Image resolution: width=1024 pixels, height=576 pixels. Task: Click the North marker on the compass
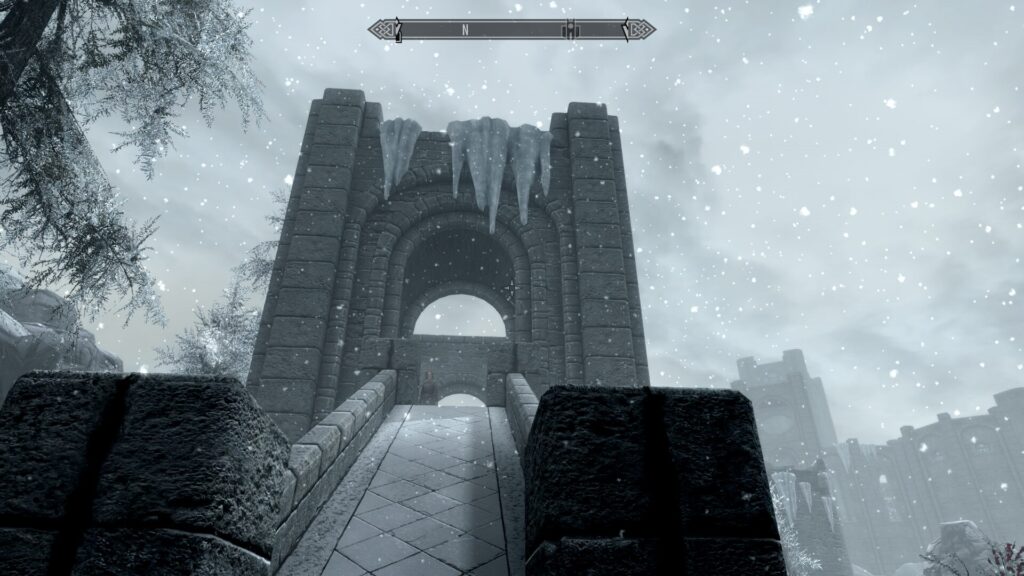(465, 30)
